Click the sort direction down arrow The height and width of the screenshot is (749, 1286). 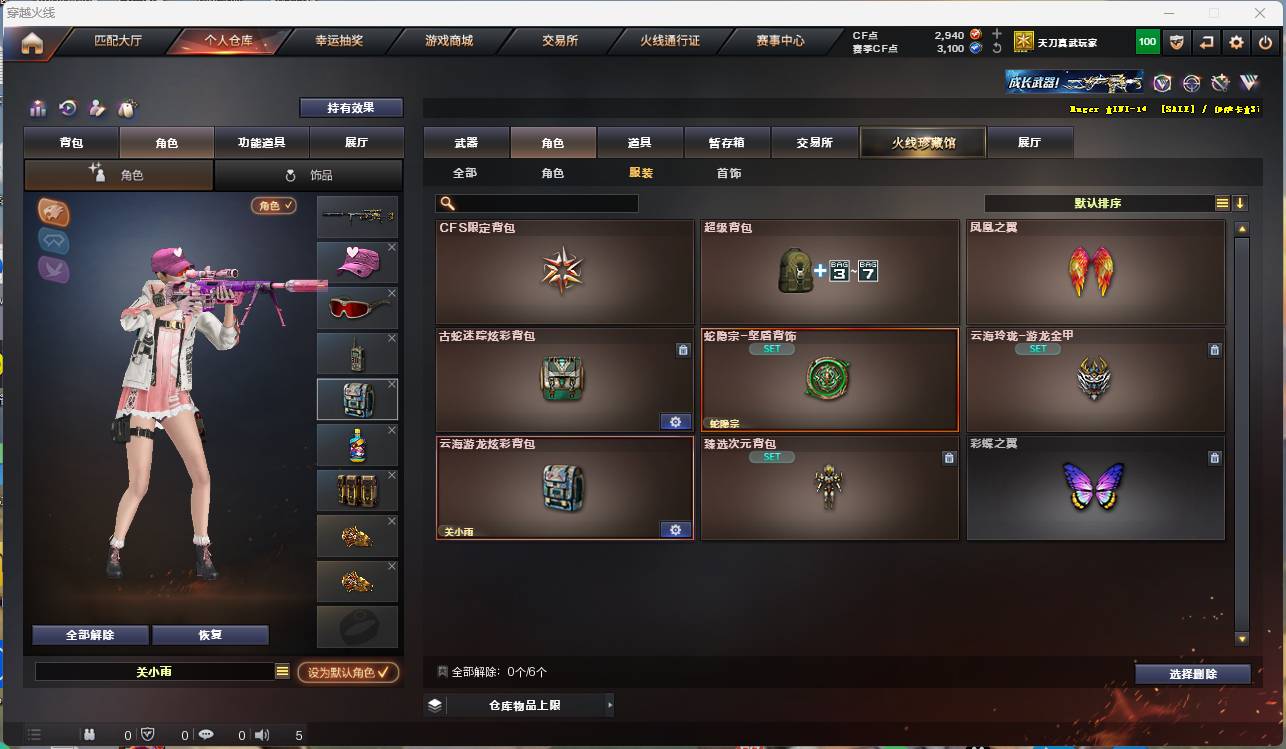click(x=1240, y=202)
